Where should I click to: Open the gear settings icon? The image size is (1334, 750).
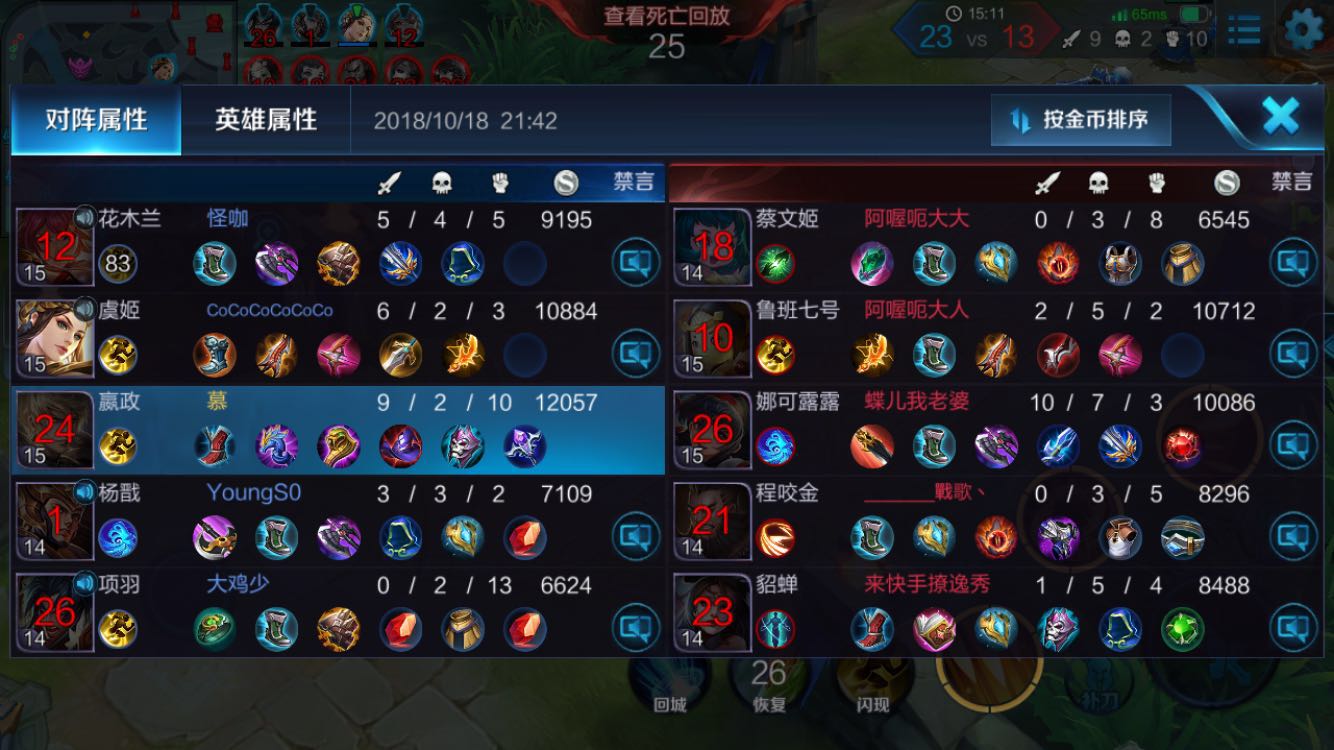pos(1303,30)
